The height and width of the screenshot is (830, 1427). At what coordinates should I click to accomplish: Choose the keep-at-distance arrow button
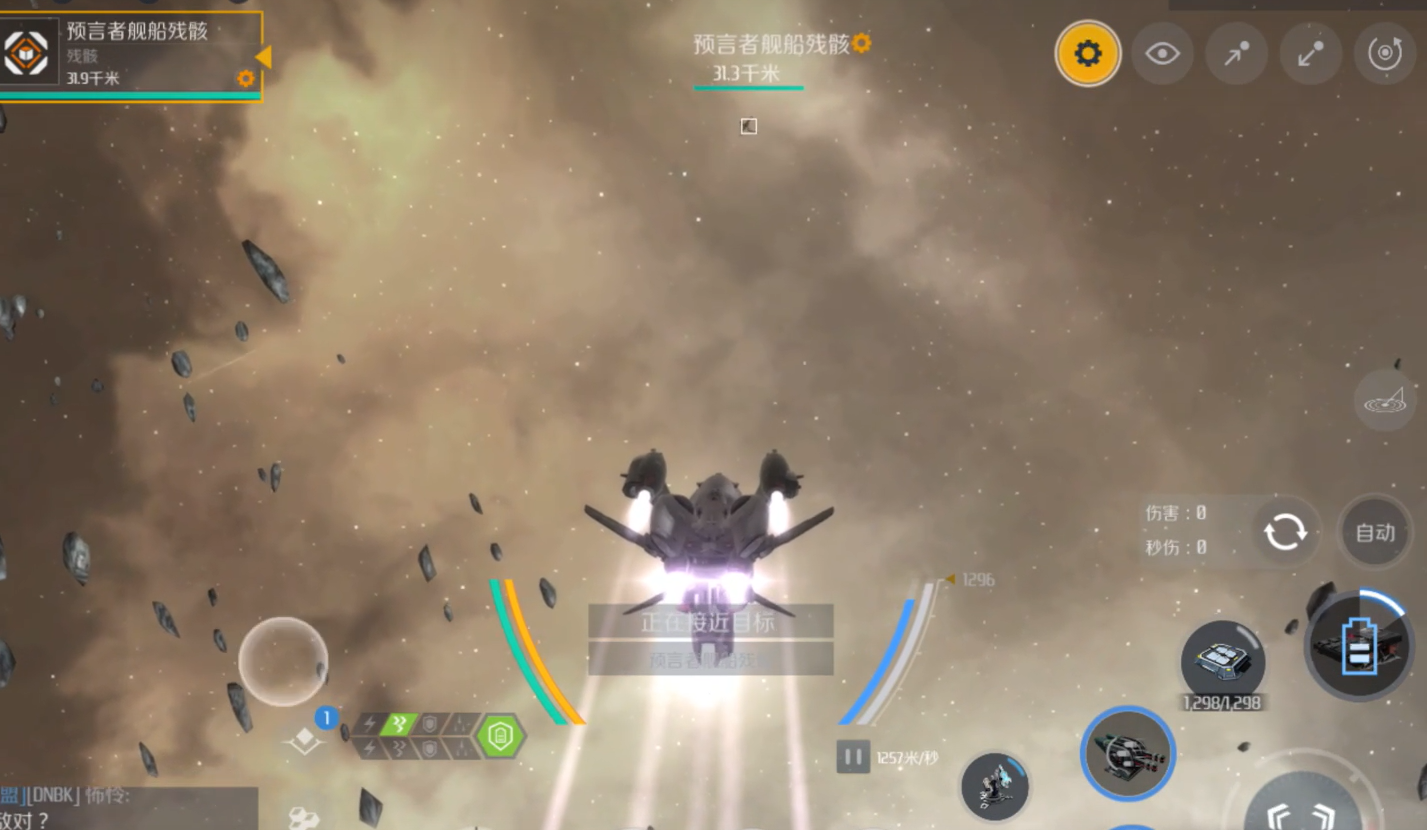pos(1310,53)
